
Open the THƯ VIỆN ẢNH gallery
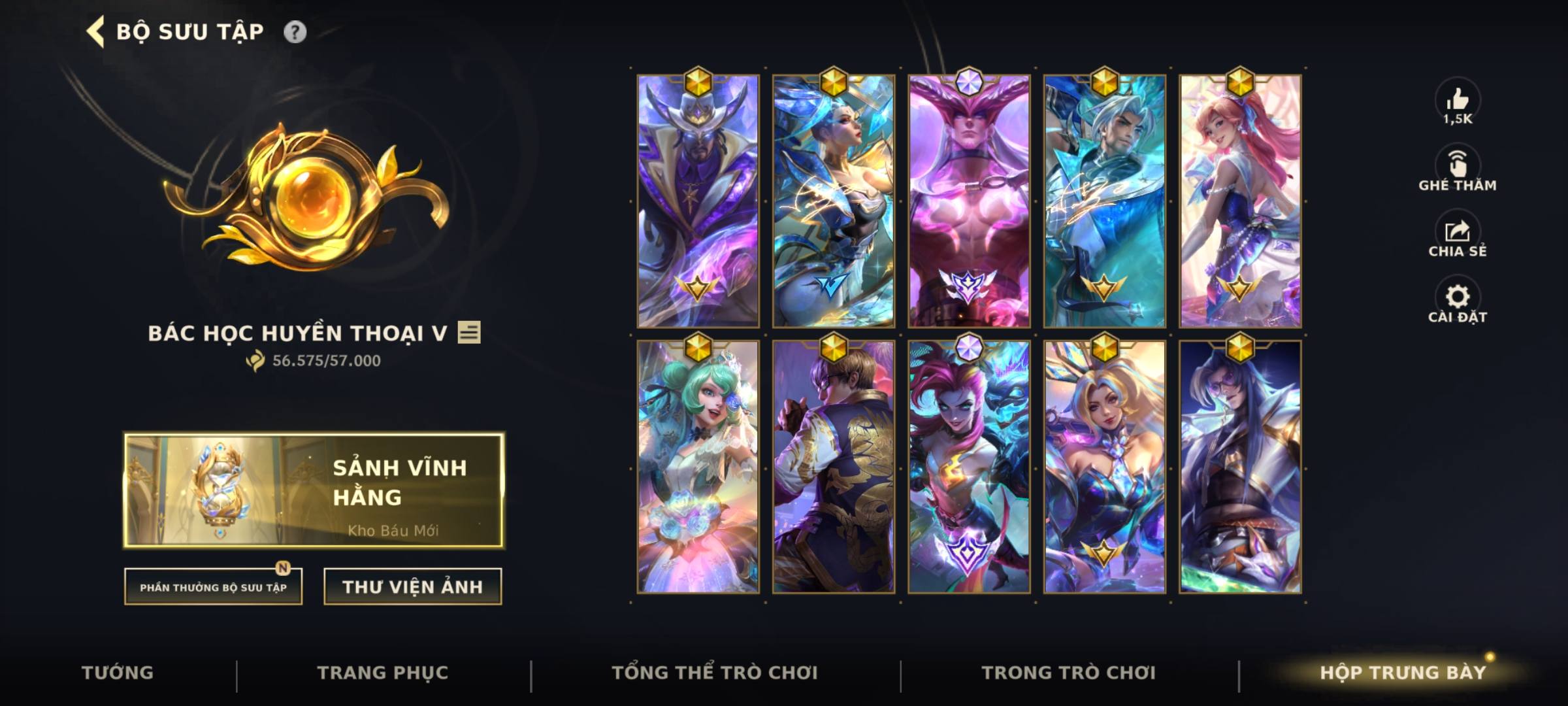point(413,586)
